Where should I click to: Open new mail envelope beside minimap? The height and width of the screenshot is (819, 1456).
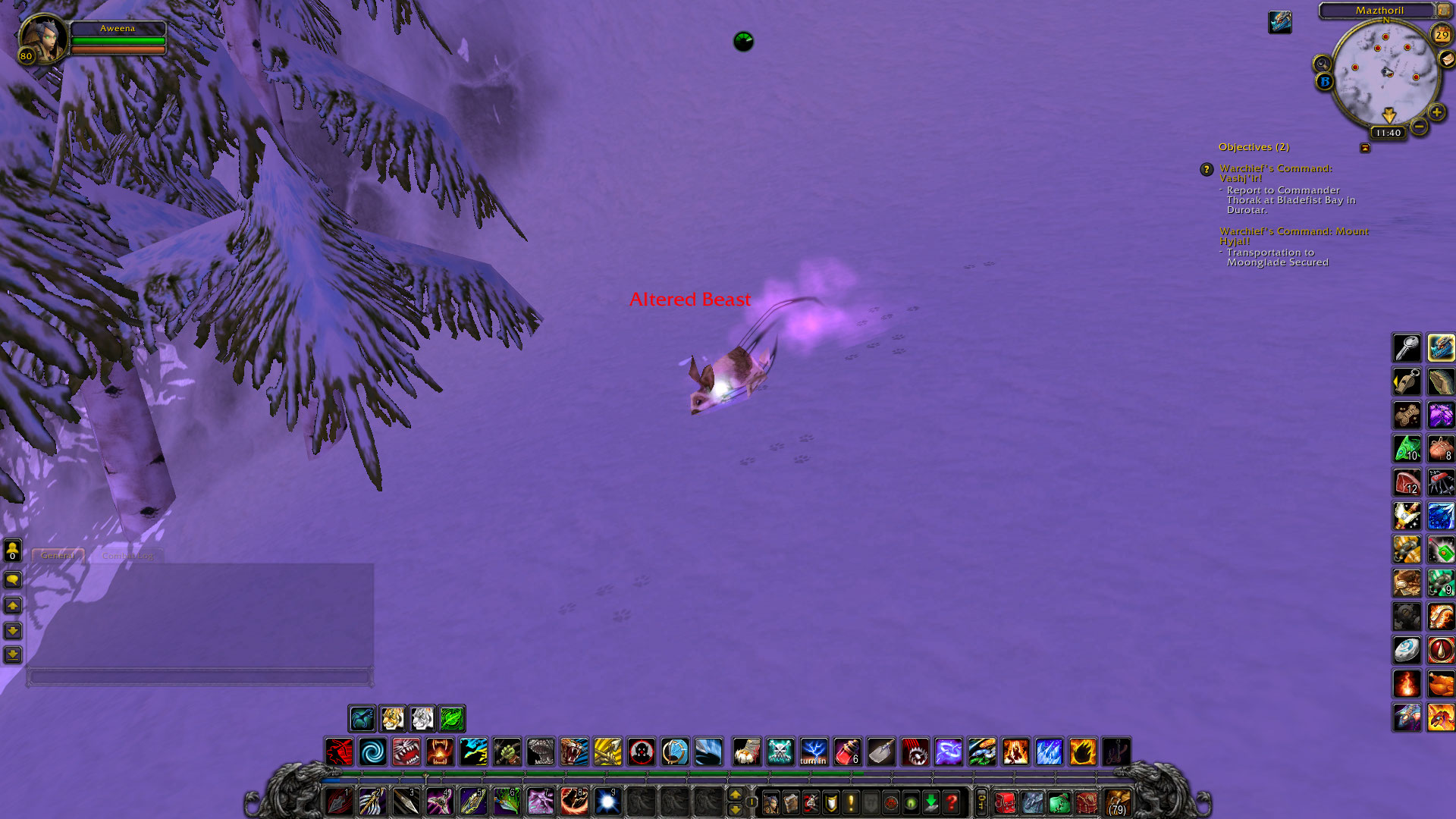1446,58
